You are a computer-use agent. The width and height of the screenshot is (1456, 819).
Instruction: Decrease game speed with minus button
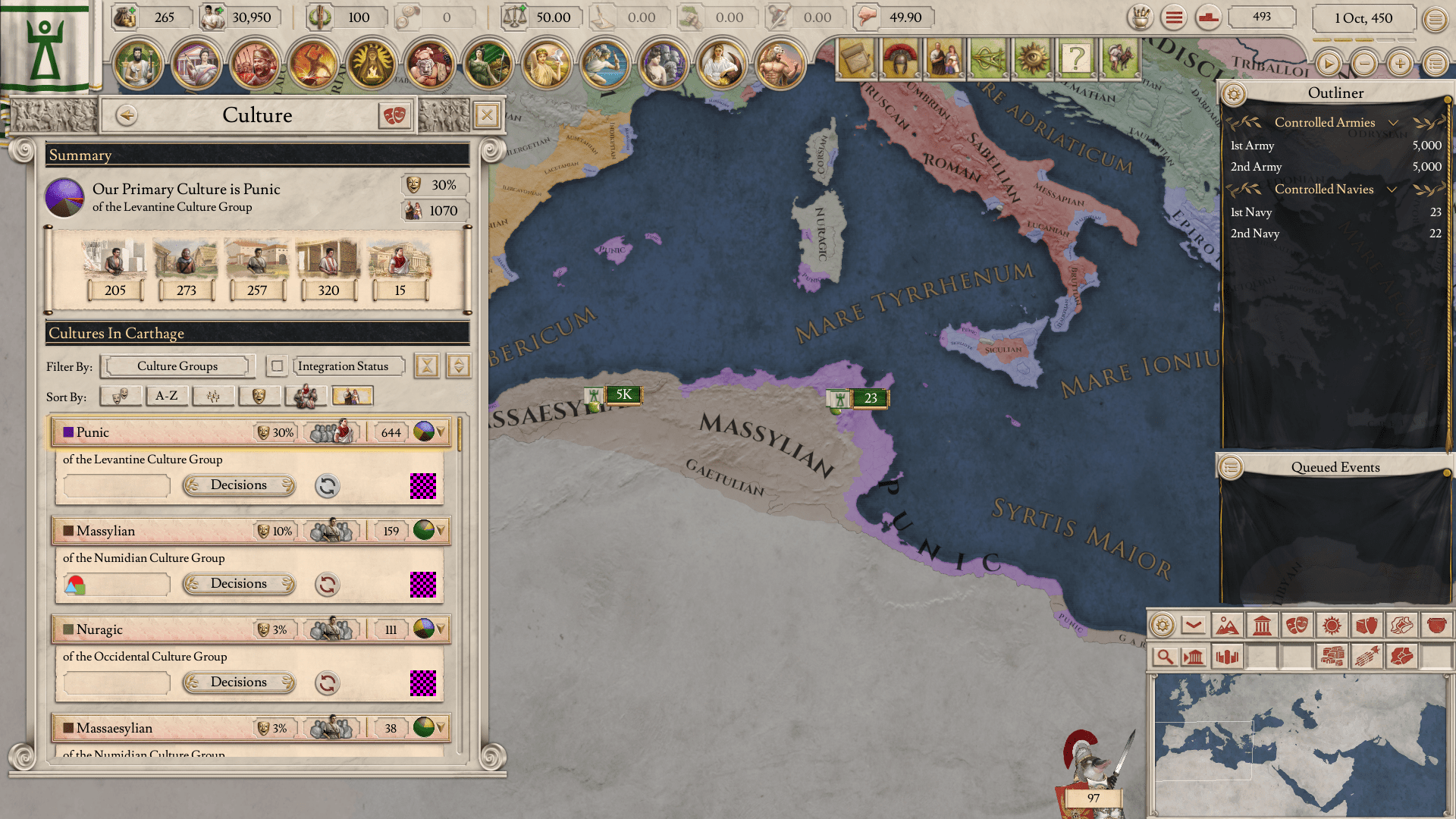click(1363, 64)
